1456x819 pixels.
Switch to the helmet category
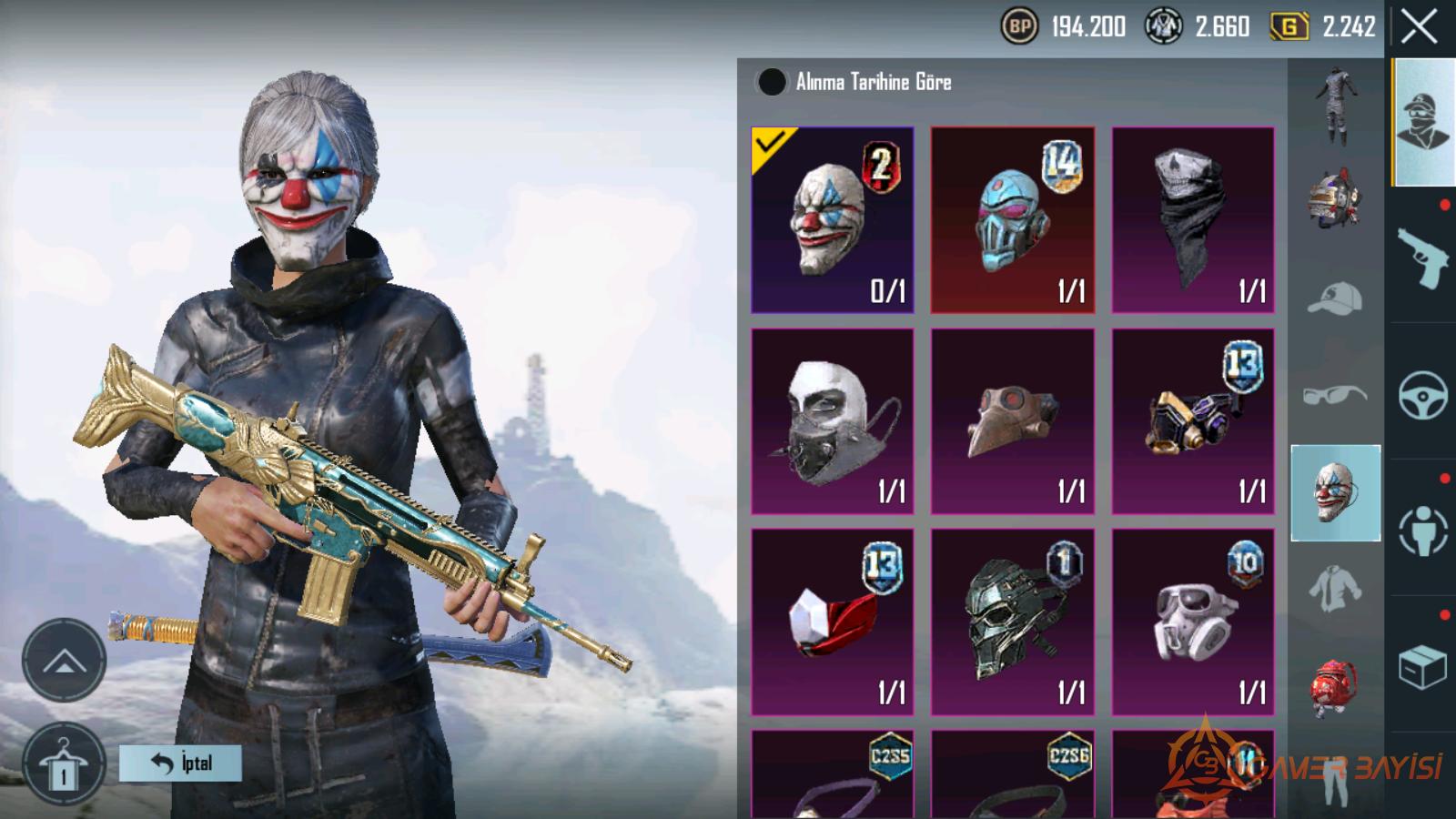point(1335,198)
